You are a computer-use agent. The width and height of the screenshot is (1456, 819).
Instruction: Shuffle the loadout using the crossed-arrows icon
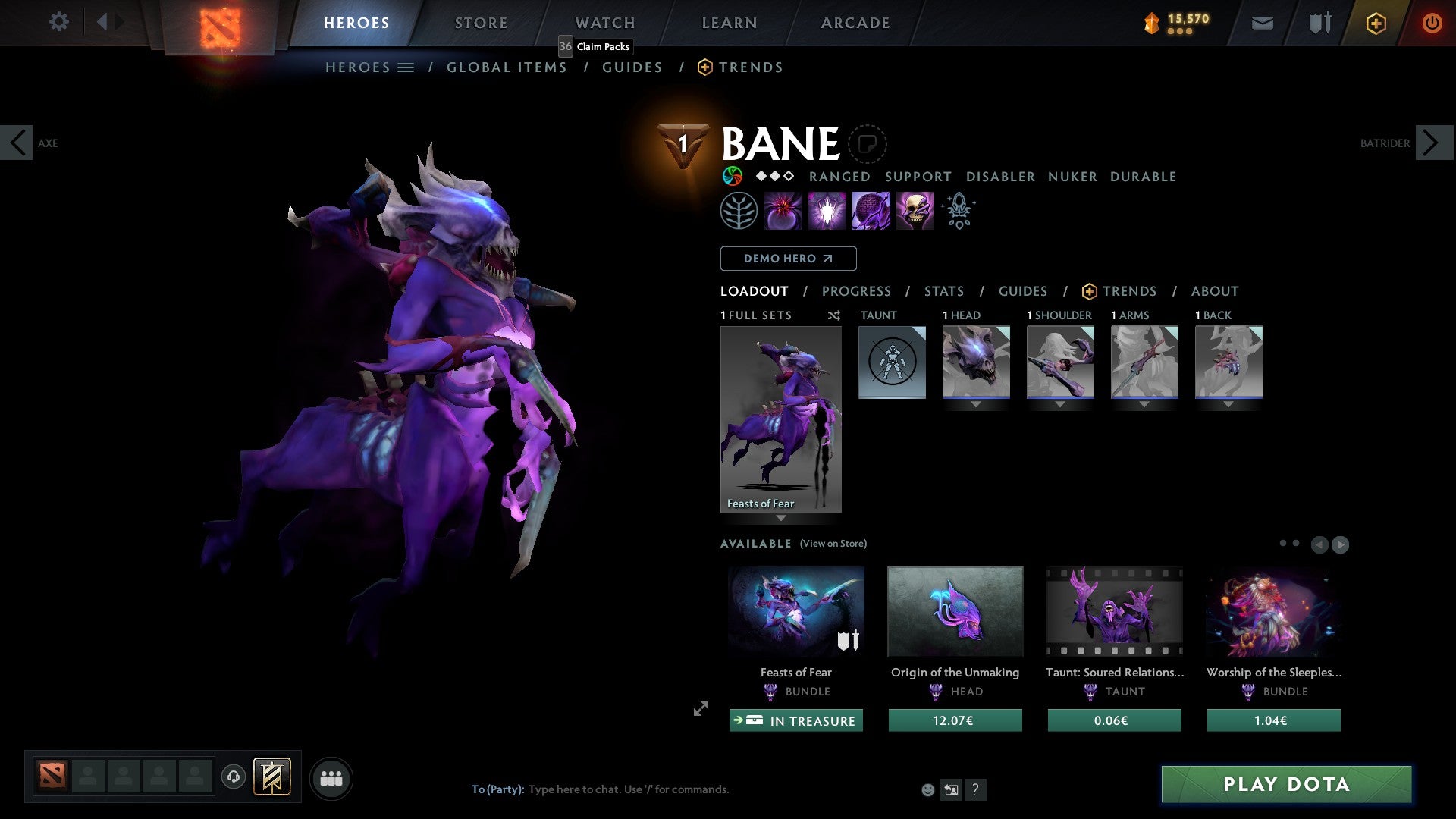[834, 315]
